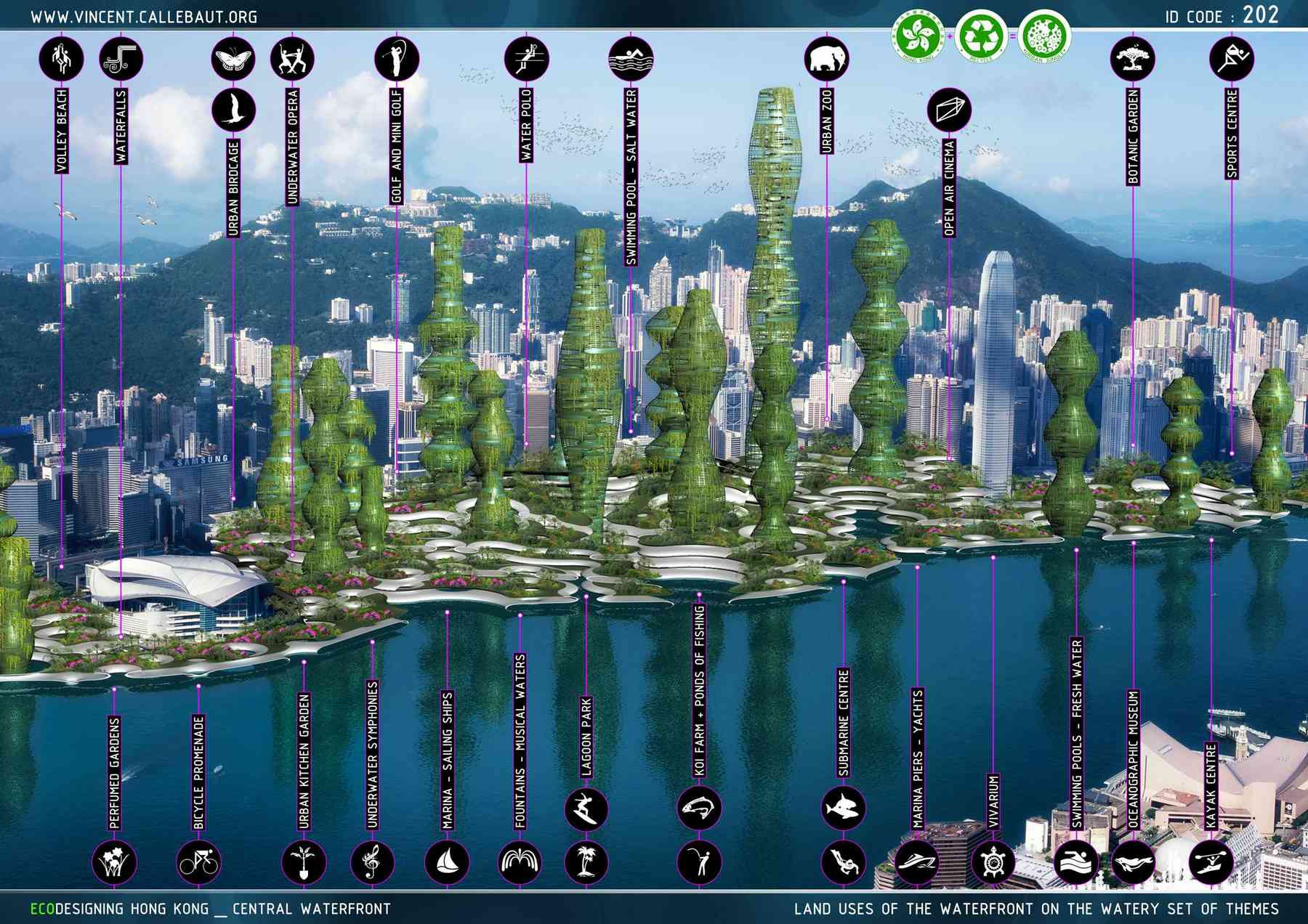Select the Perfumed Gardens flower icon
1308x924 pixels.
pyautogui.click(x=114, y=862)
